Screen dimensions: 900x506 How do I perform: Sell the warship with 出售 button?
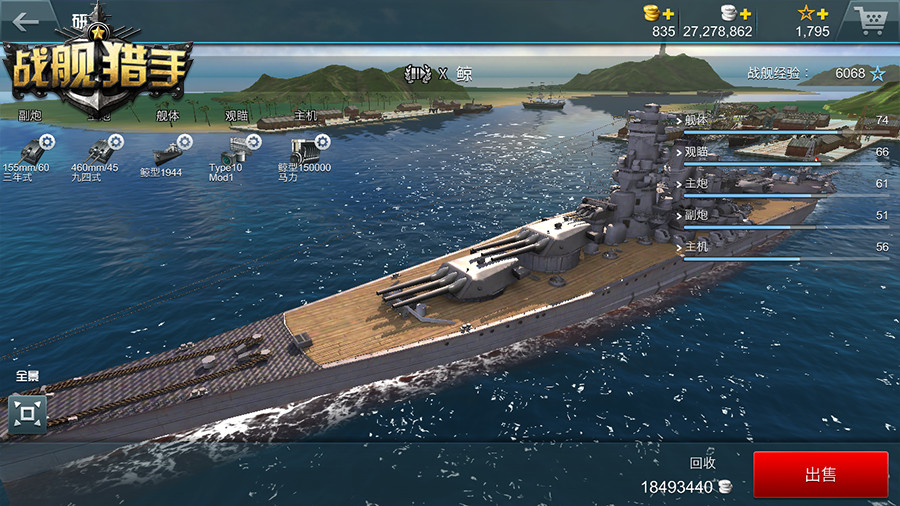click(820, 475)
